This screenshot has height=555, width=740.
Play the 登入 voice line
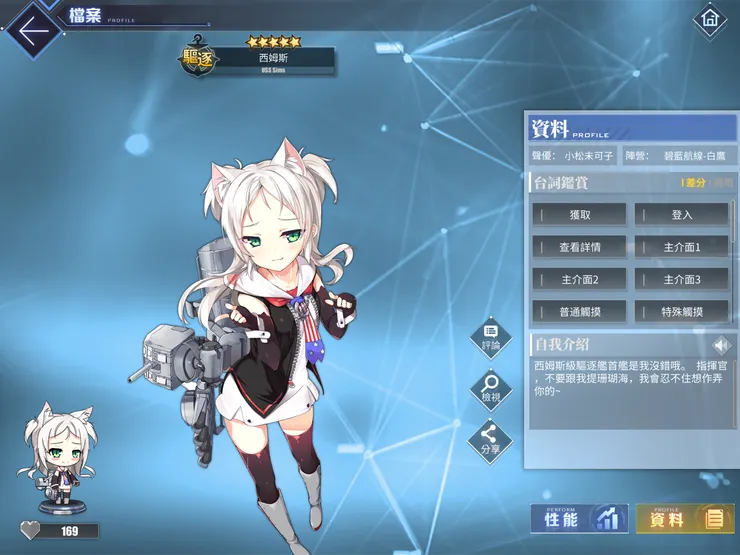pos(682,215)
